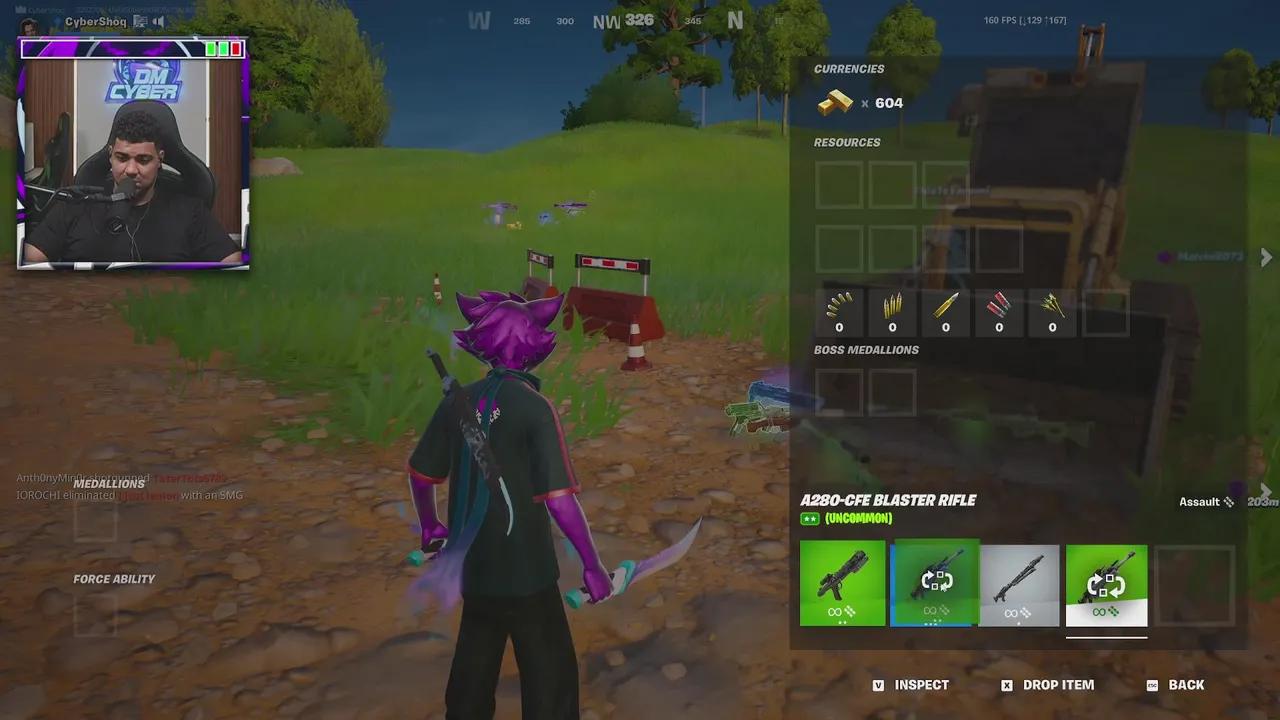The height and width of the screenshot is (720, 1280).
Task: Click the first empty Resources slot
Action: click(839, 185)
